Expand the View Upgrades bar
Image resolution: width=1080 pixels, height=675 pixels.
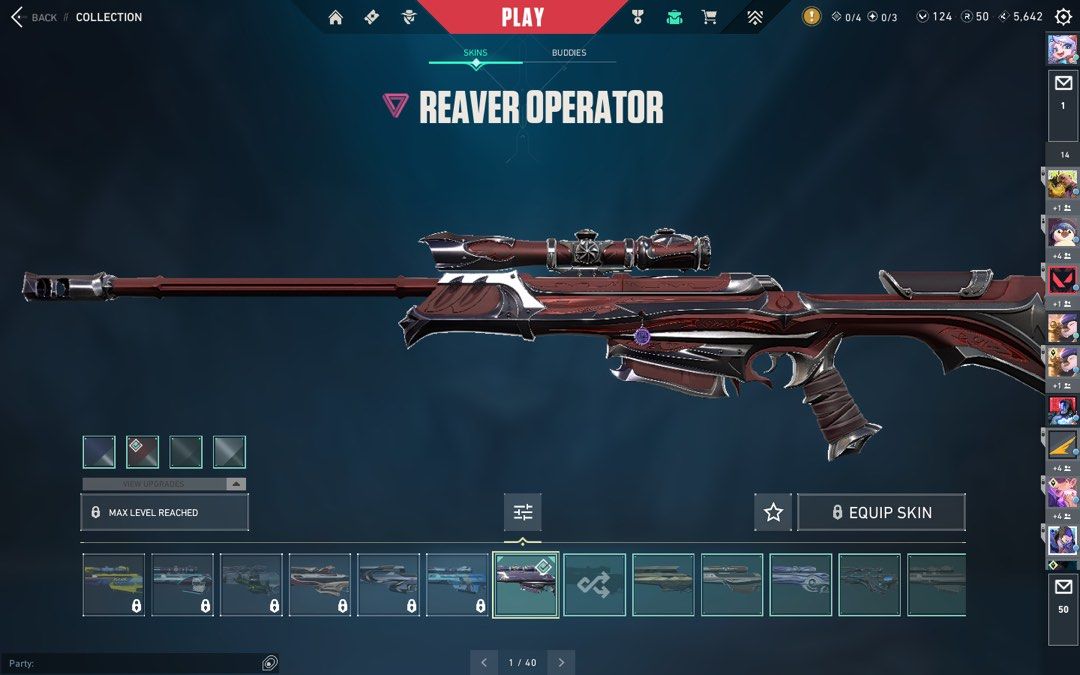(164, 484)
